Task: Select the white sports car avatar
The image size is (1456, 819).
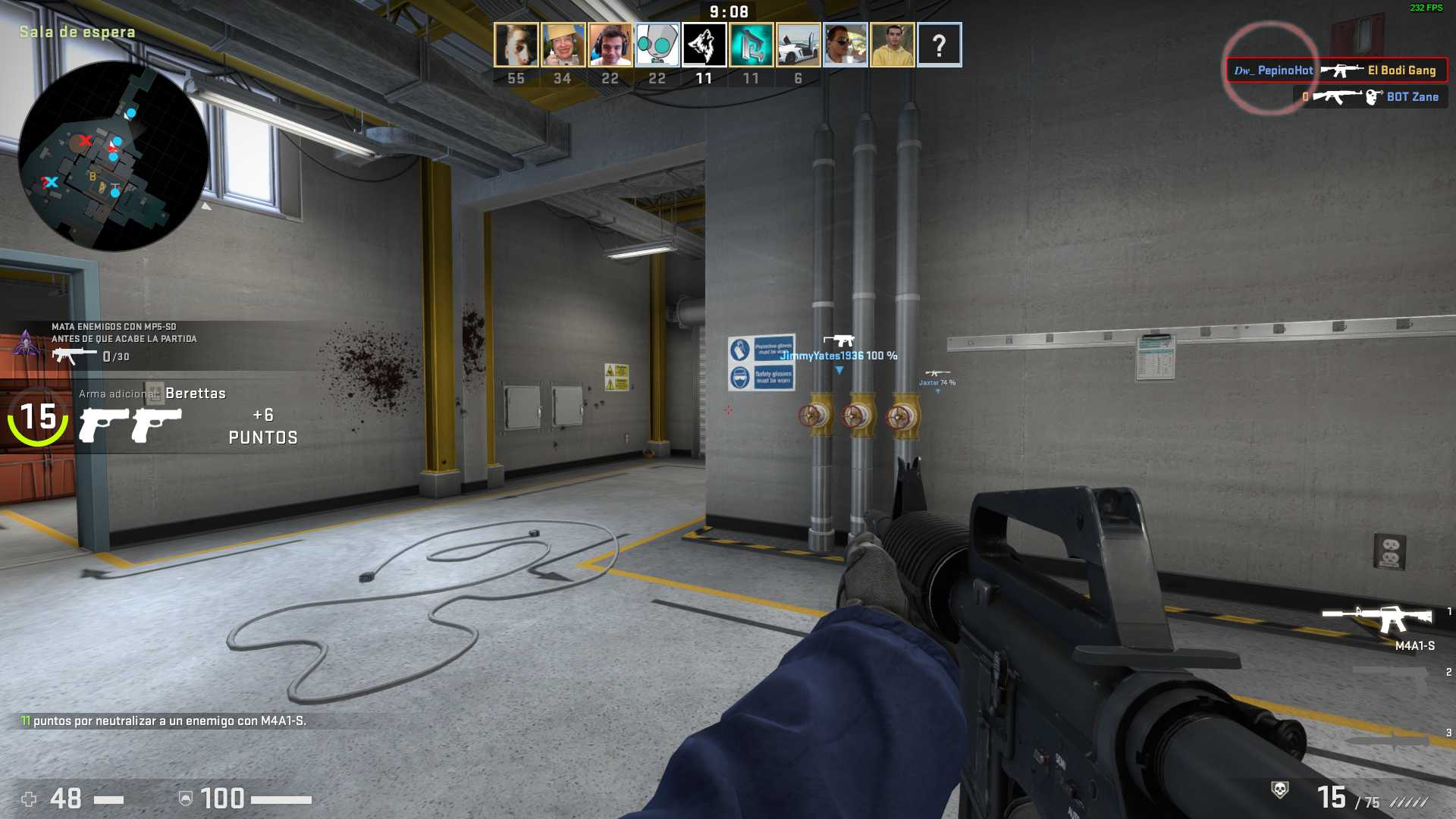Action: point(799,45)
